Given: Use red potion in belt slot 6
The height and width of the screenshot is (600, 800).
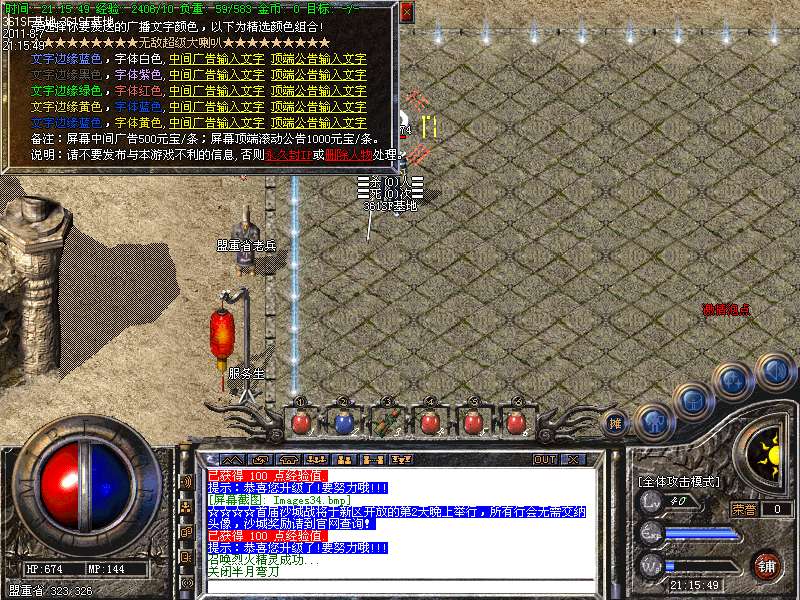Looking at the screenshot, I should point(517,423).
